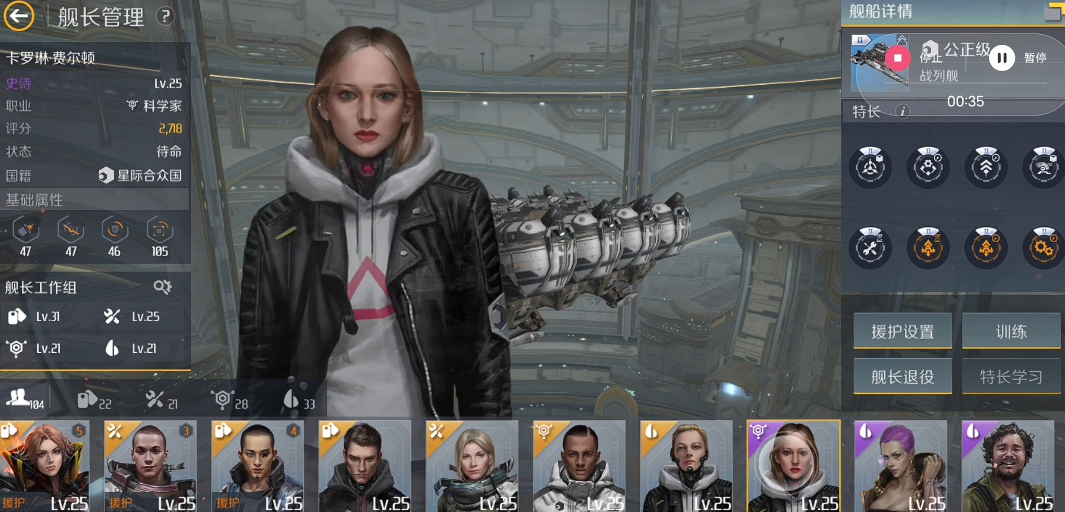Stop the screen recording with red button
Viewport: 1065px width, 512px height.
point(897,58)
